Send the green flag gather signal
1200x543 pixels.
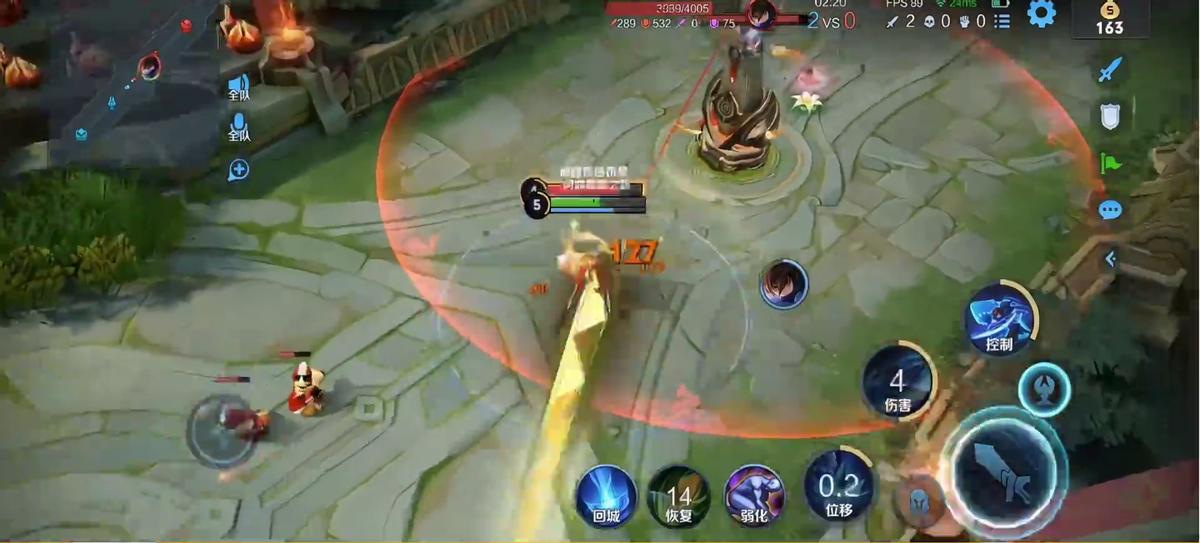(x=1110, y=163)
